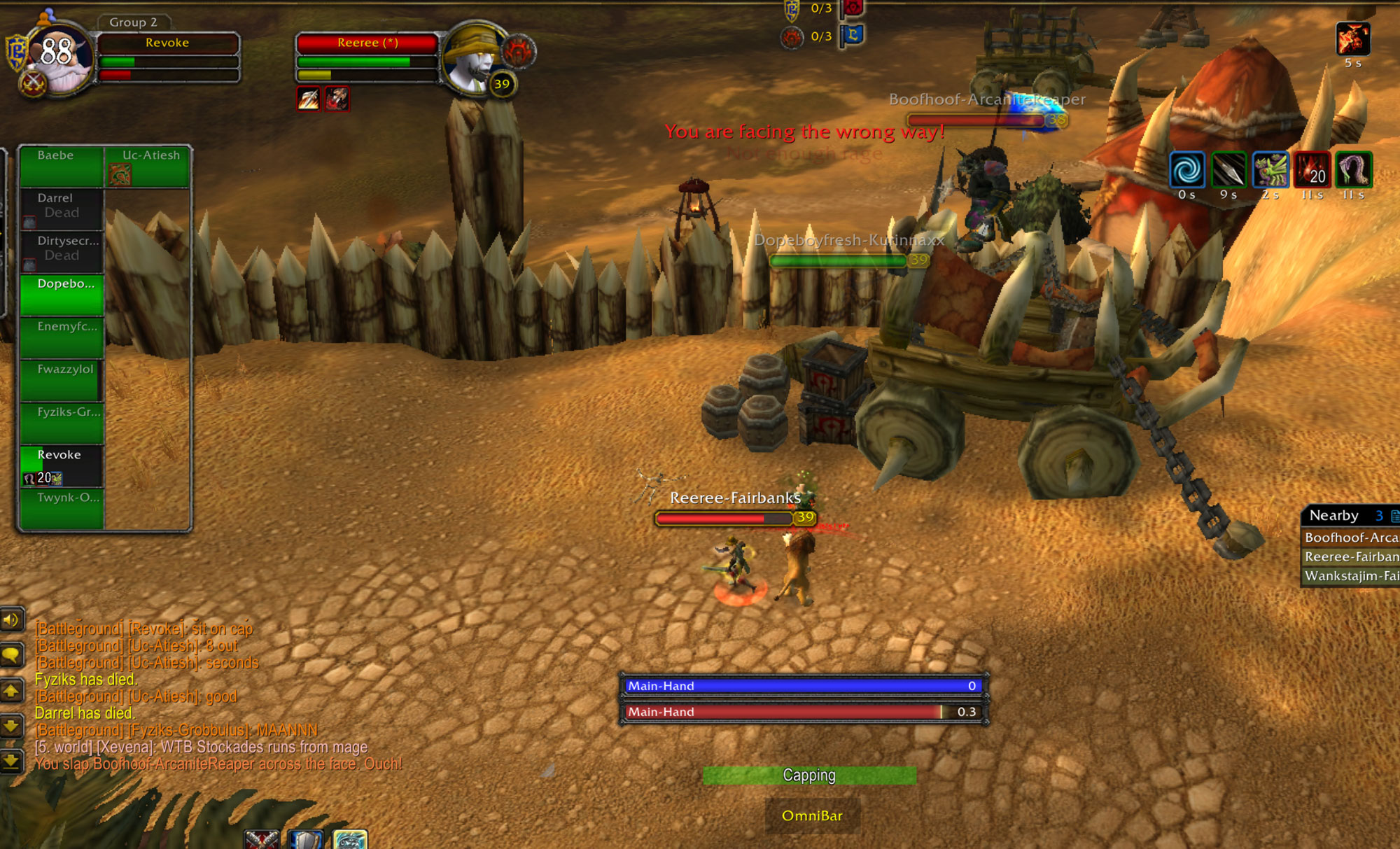Open the chat speech bubble menu

(11, 656)
